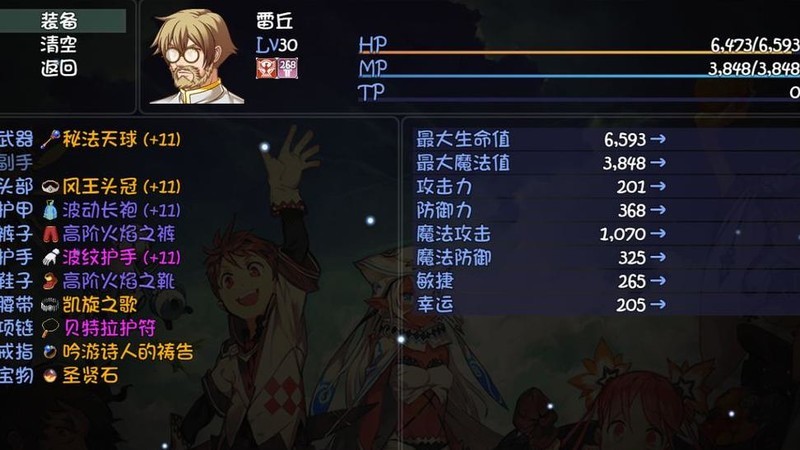Choose the gloves slot 波纹护手
This screenshot has width=800, height=450.
tap(110, 257)
